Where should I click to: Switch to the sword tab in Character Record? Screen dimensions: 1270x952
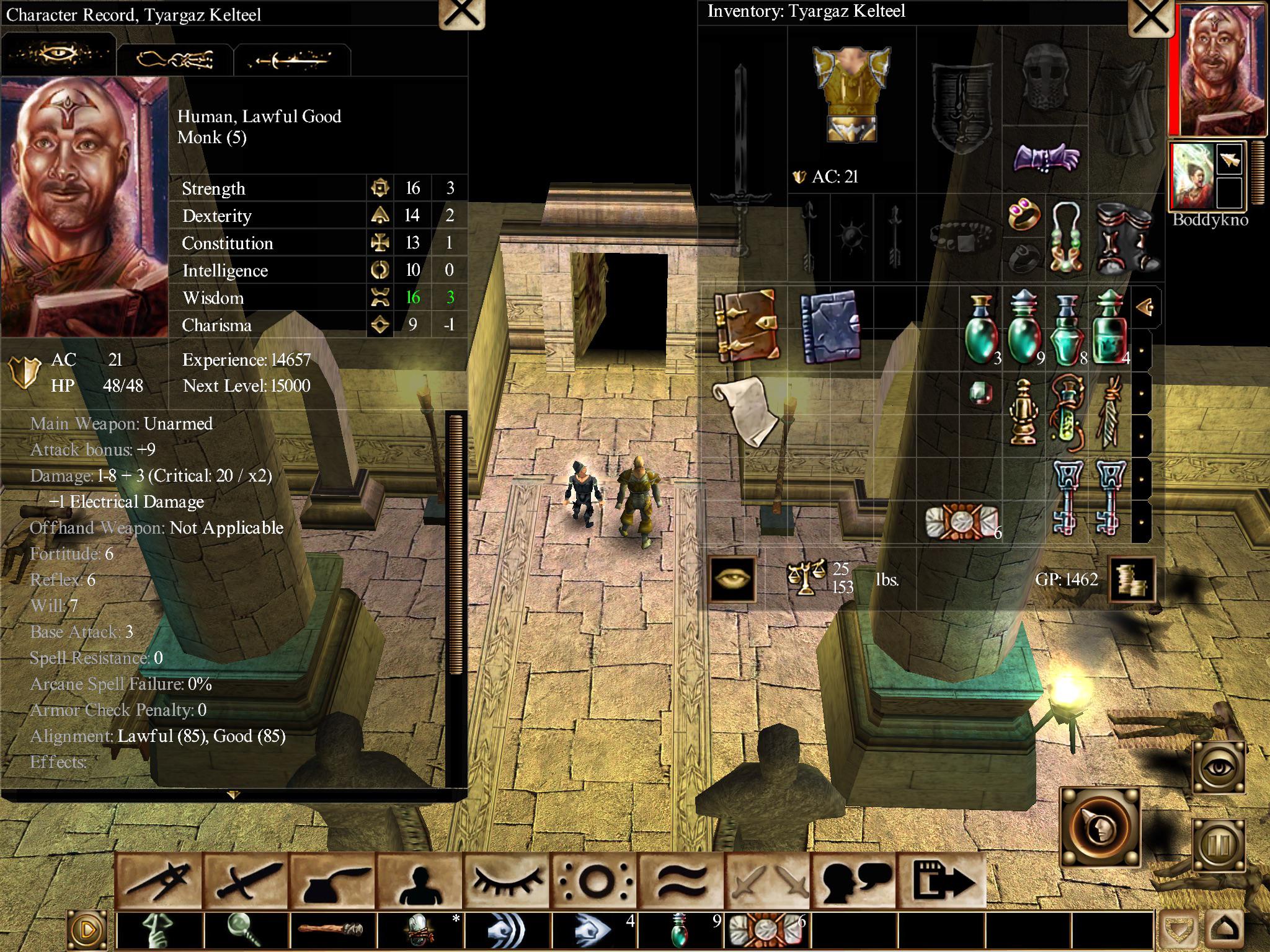click(291, 60)
